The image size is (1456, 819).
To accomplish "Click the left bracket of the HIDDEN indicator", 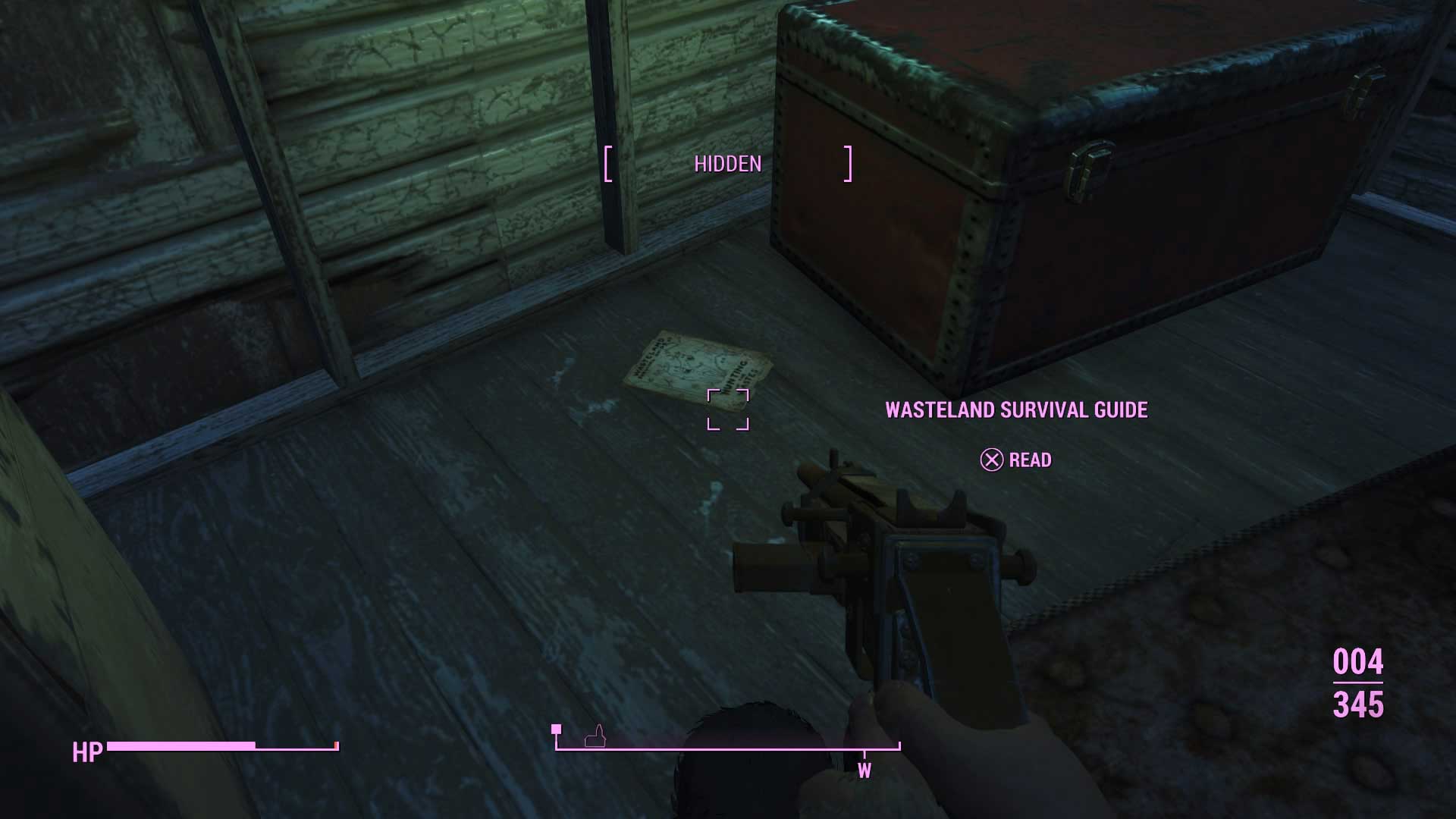I will 608,162.
